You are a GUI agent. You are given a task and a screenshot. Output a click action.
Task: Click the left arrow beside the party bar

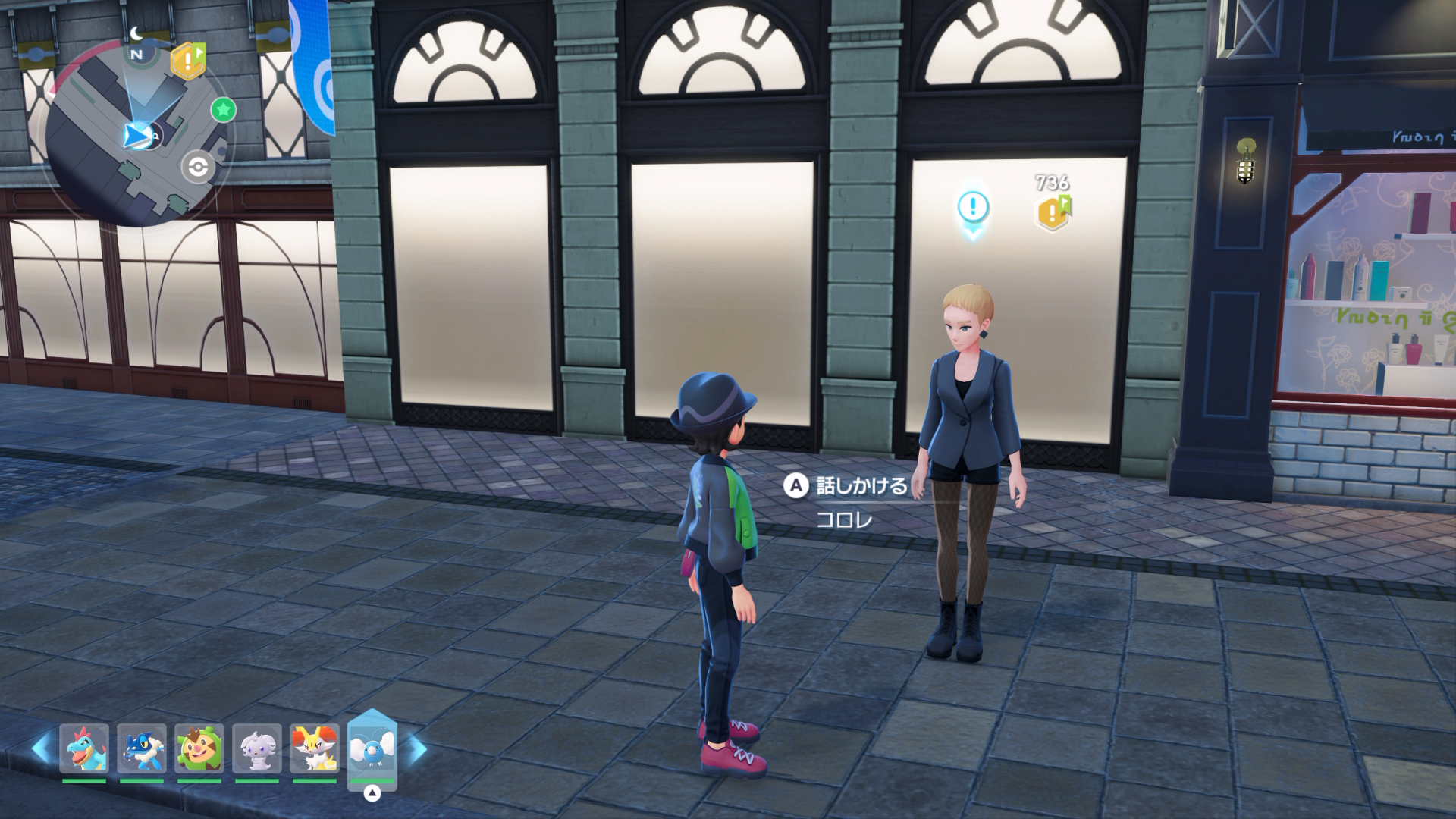click(x=41, y=749)
